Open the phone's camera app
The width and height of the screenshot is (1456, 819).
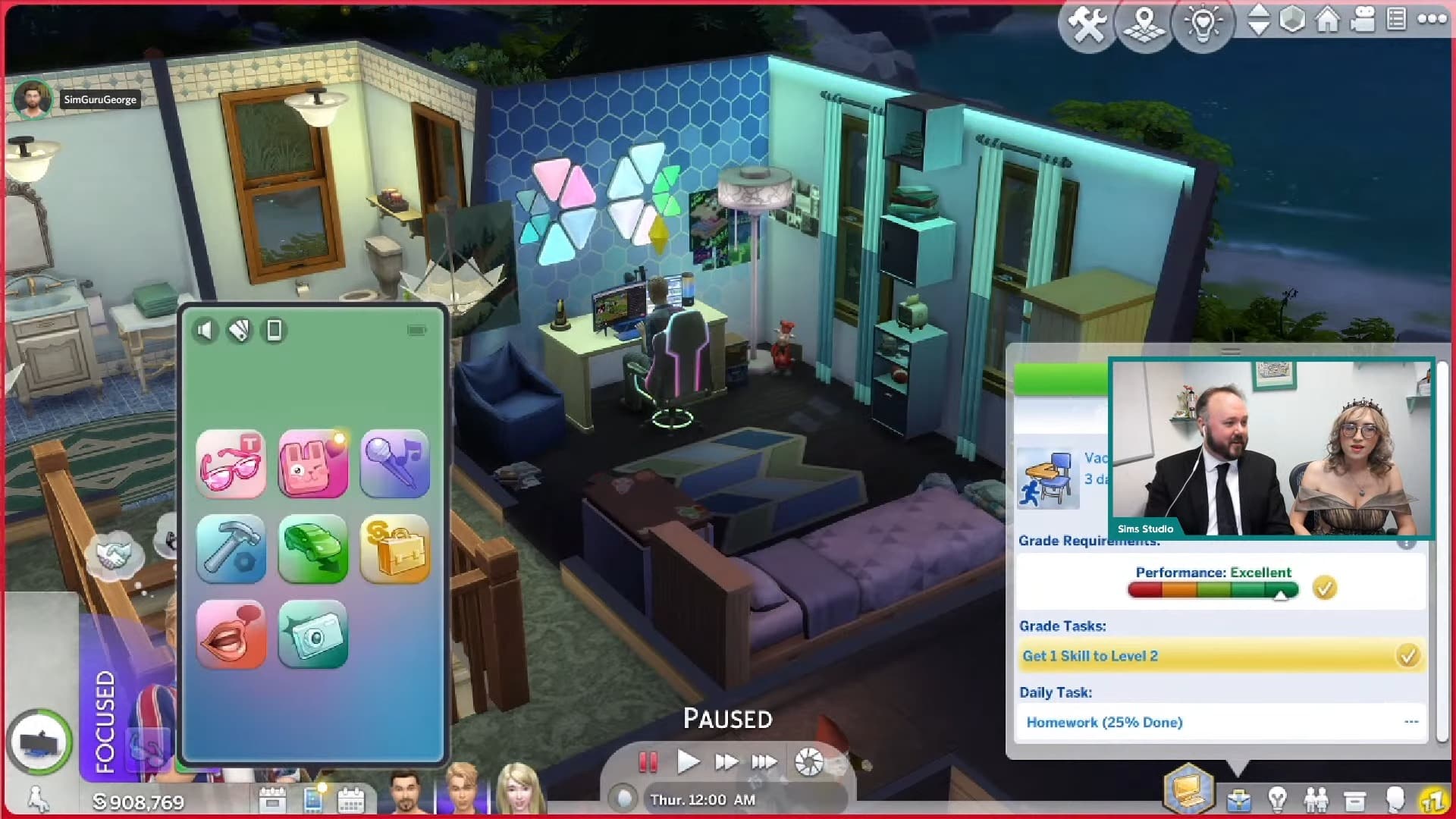tap(313, 634)
